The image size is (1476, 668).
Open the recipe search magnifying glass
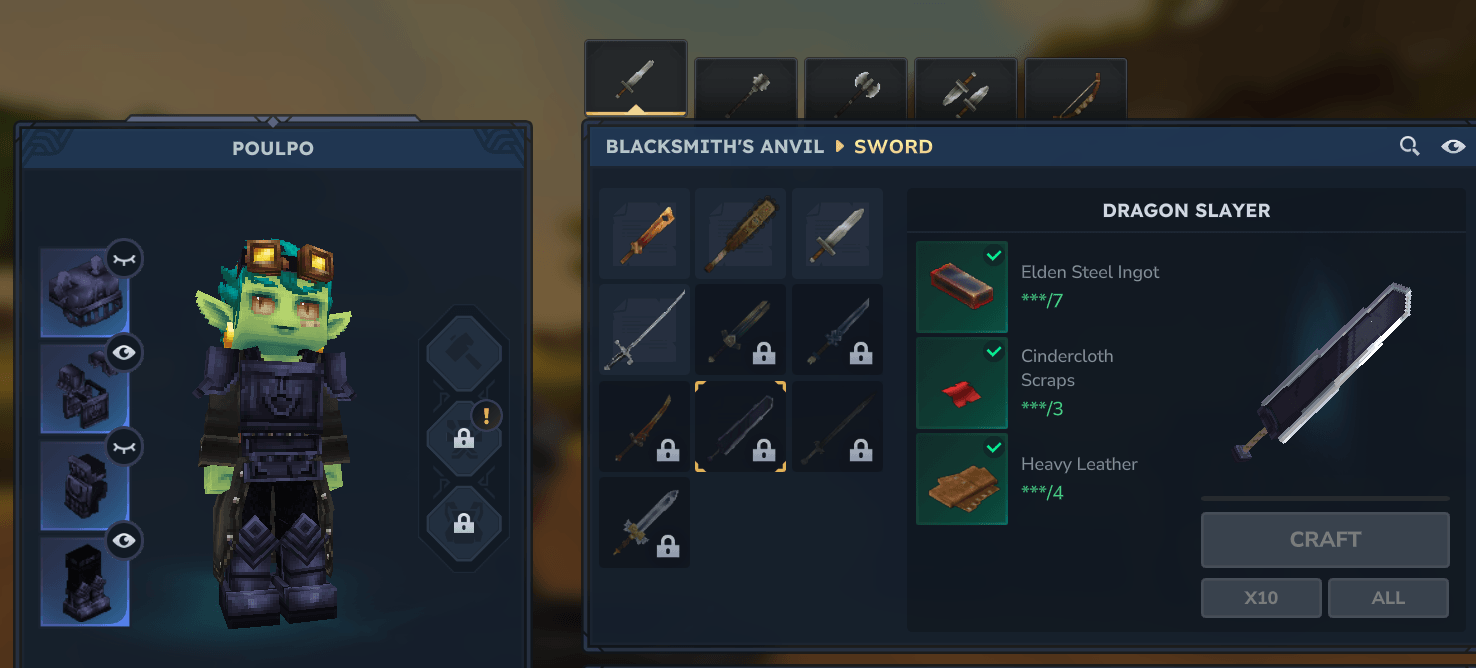[x=1409, y=147]
